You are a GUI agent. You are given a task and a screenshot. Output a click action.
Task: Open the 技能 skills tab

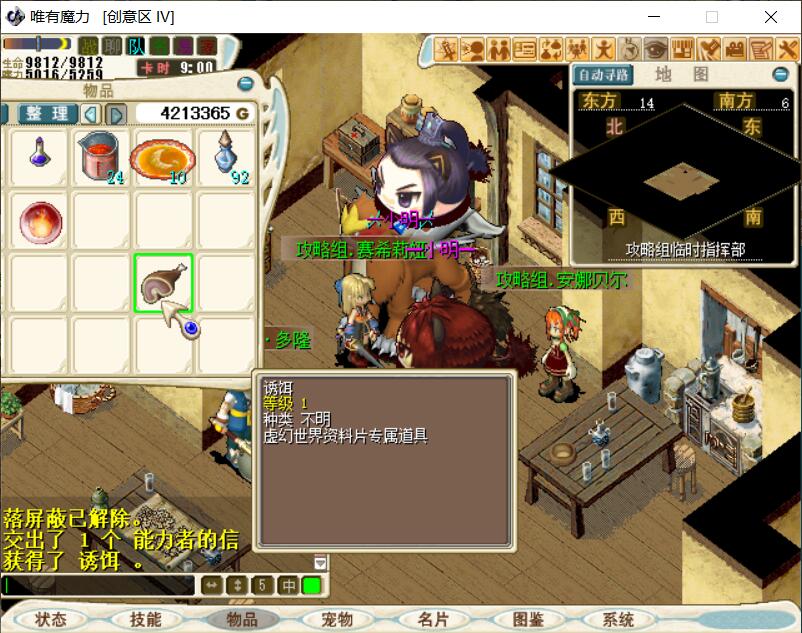tap(146, 620)
